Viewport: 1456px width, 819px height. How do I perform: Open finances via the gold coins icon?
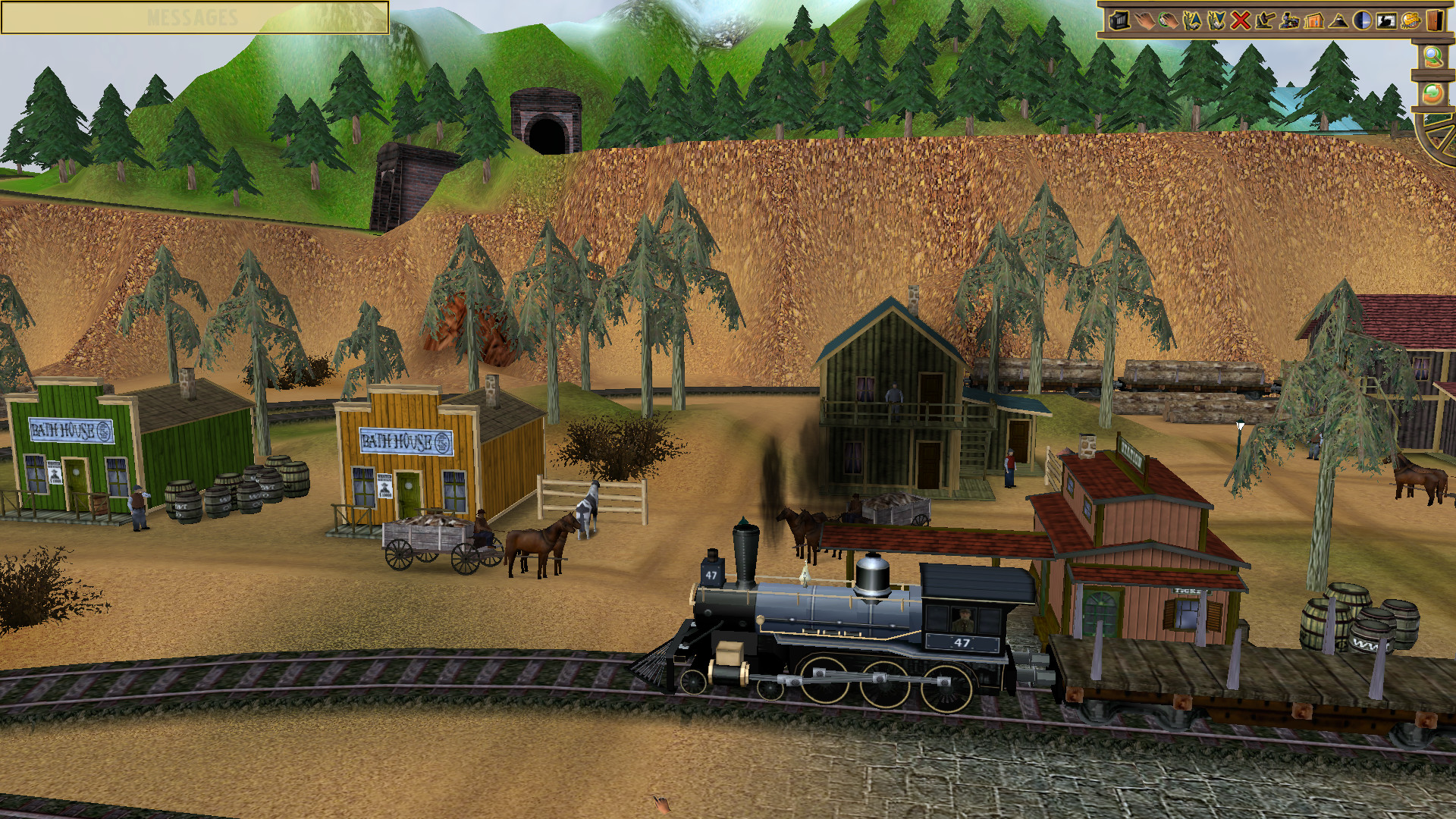tap(1409, 23)
